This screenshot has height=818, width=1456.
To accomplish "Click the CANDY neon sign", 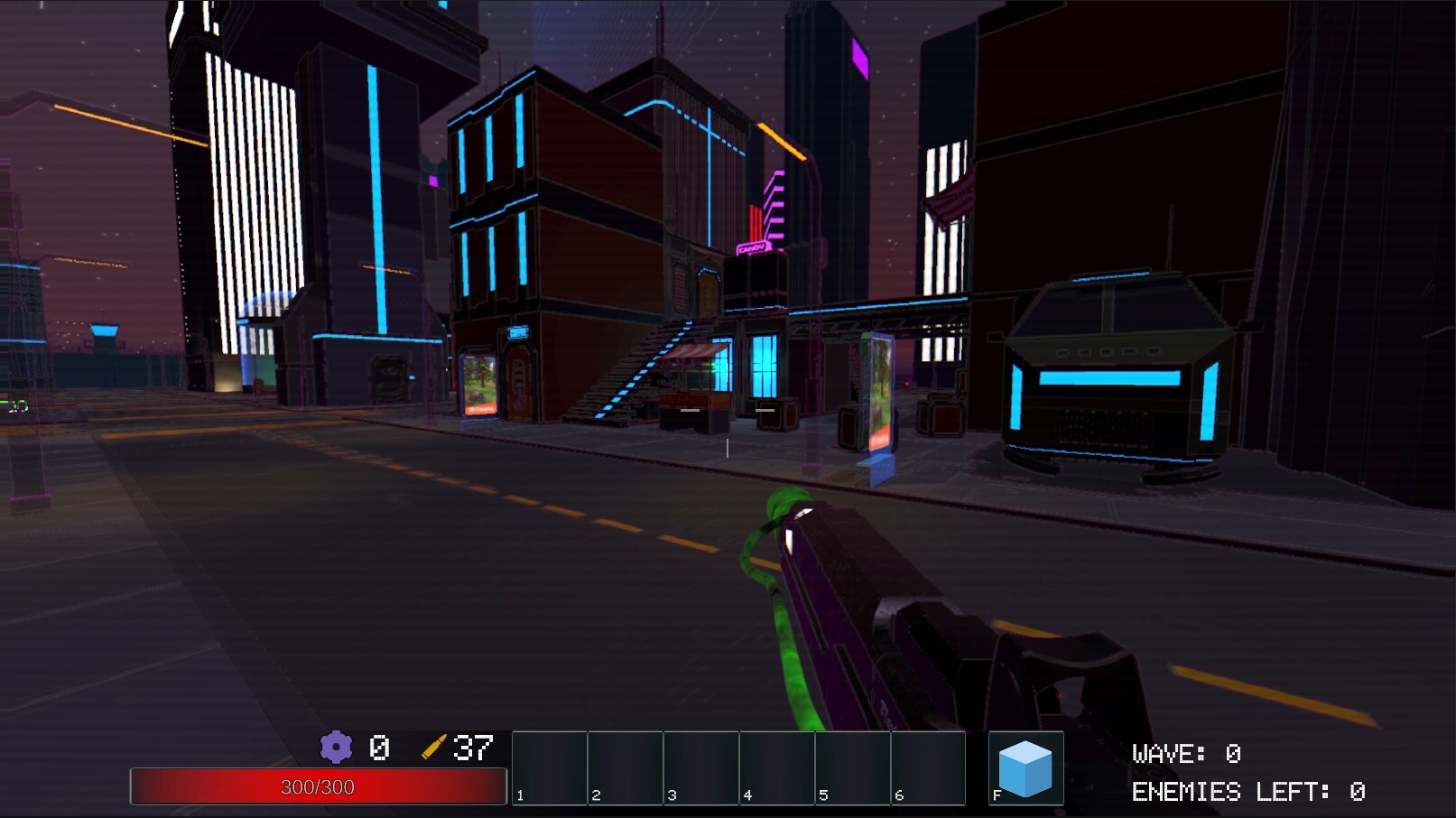I will [x=753, y=248].
